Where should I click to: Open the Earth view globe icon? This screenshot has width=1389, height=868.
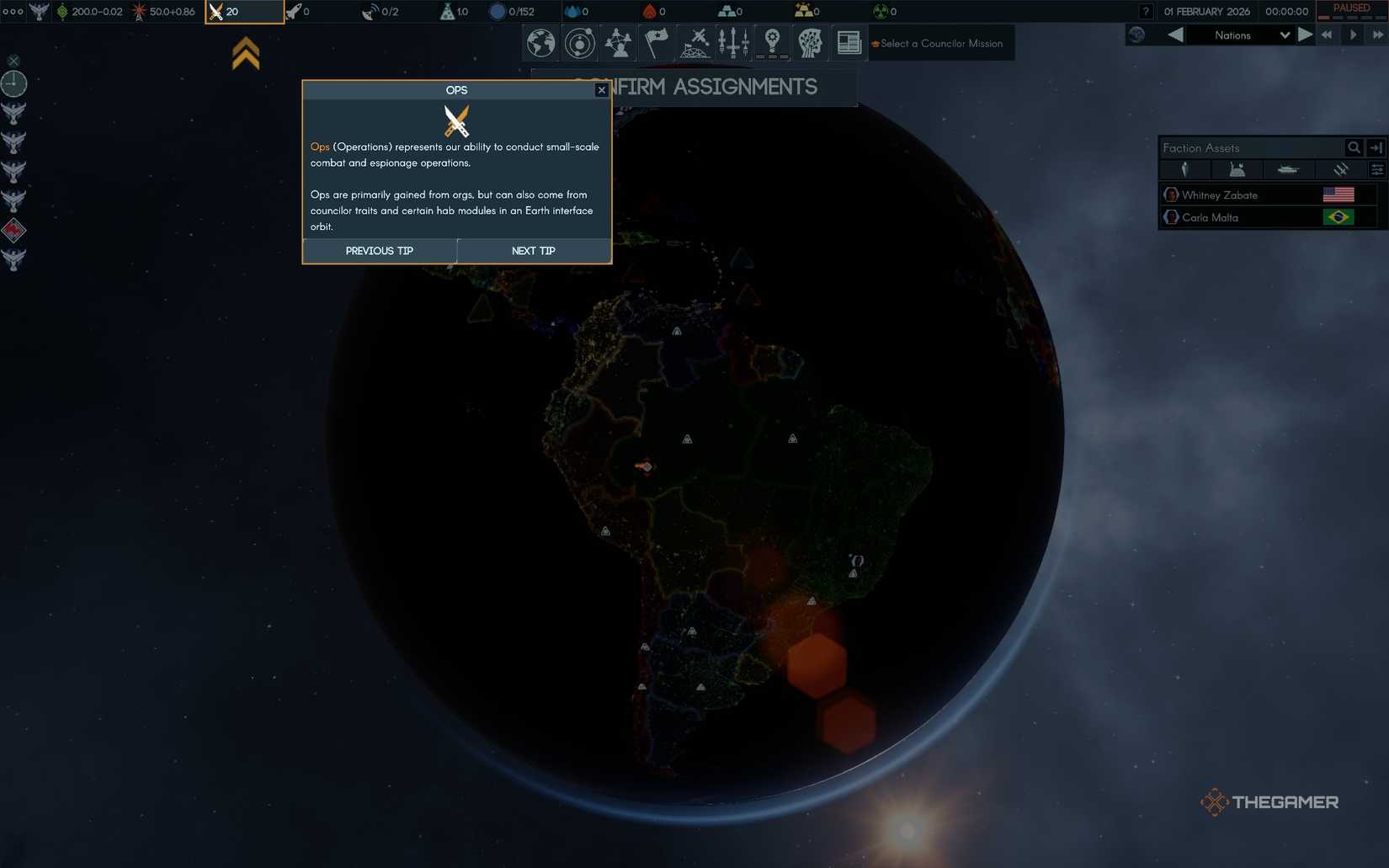pos(540,42)
